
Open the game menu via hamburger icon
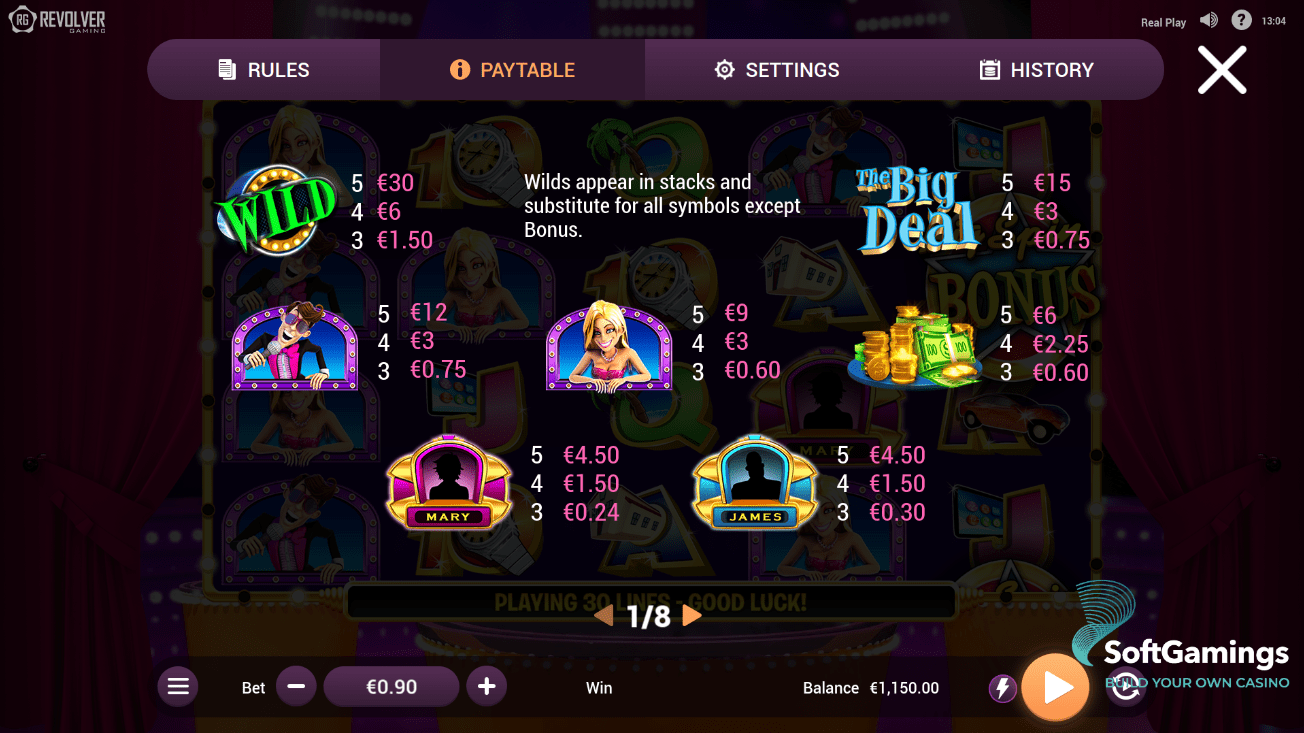pyautogui.click(x=178, y=687)
